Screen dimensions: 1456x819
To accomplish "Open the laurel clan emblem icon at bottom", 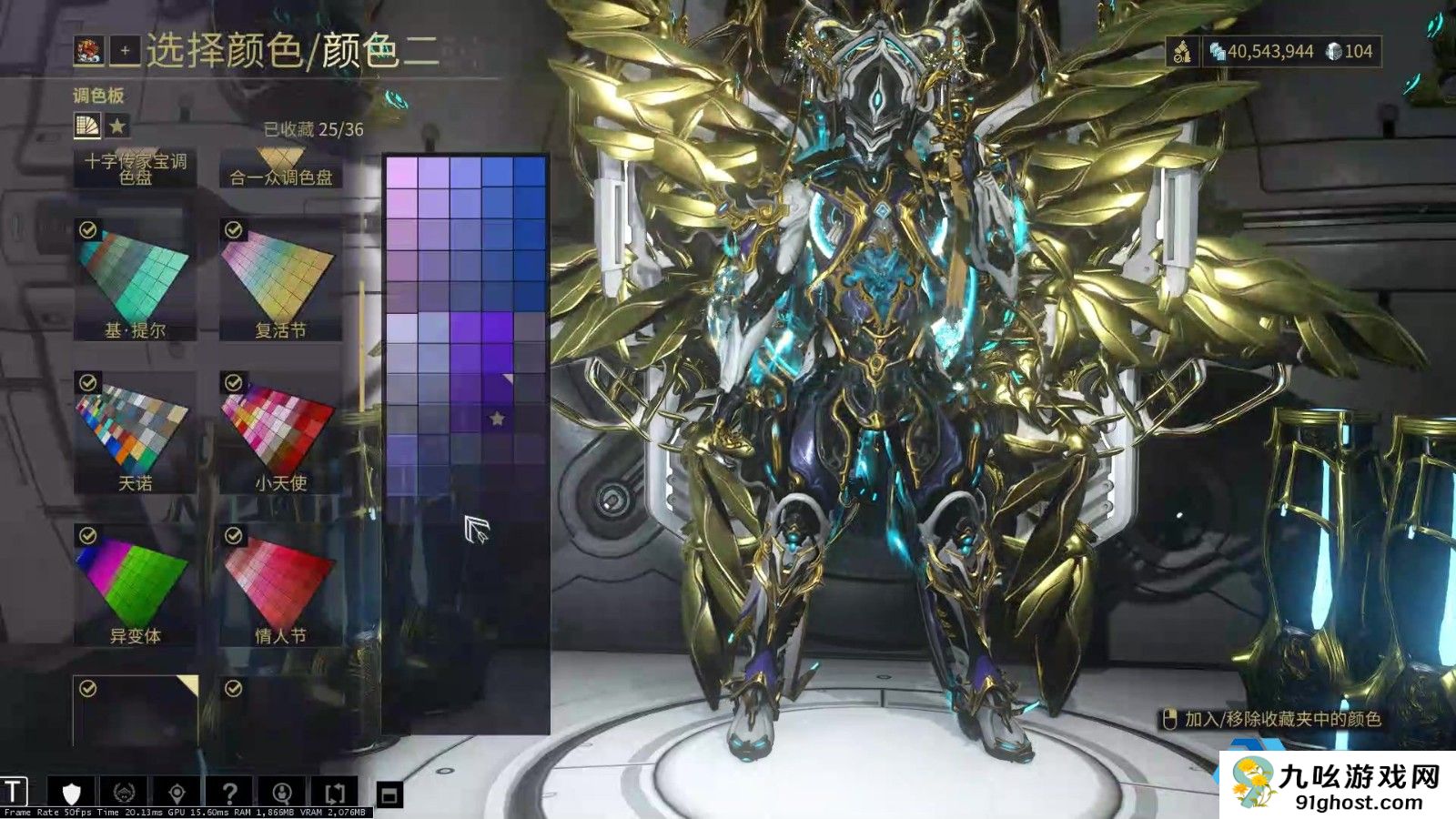I will tap(125, 792).
